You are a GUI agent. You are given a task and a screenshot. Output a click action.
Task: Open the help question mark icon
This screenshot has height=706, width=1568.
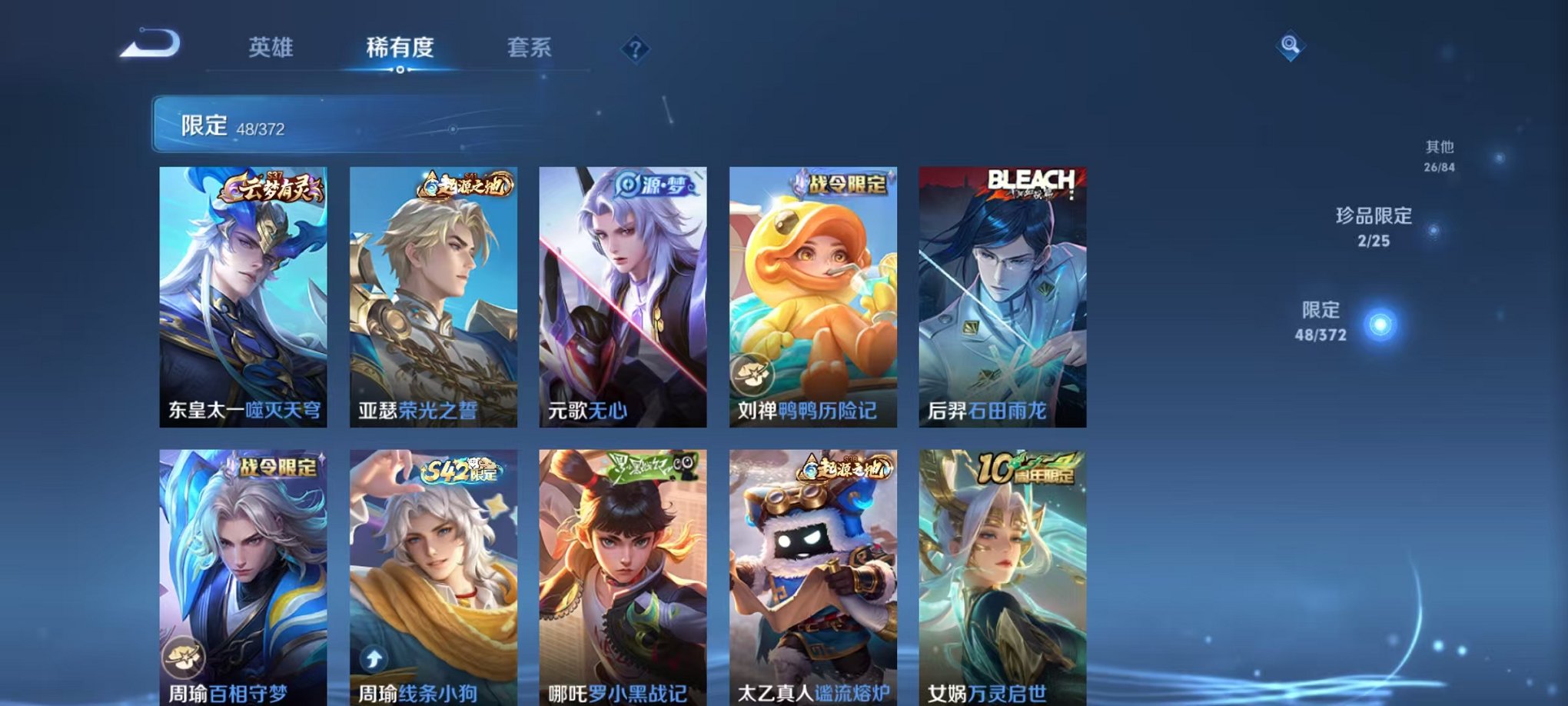pyautogui.click(x=635, y=49)
